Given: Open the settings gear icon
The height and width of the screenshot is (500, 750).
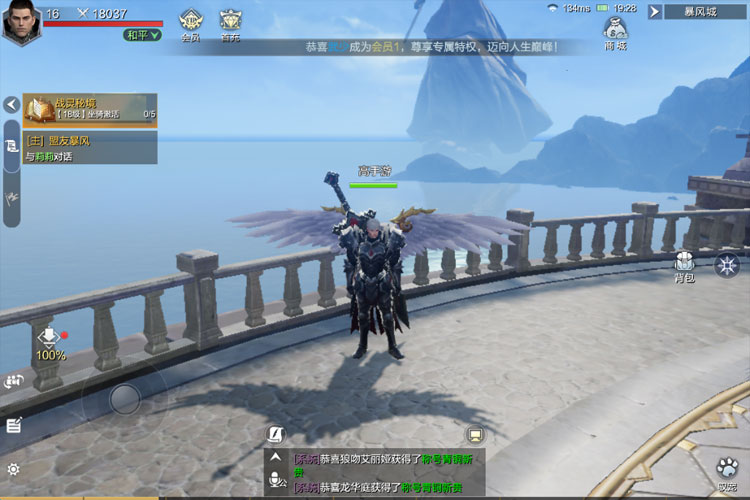Looking at the screenshot, I should (13, 469).
